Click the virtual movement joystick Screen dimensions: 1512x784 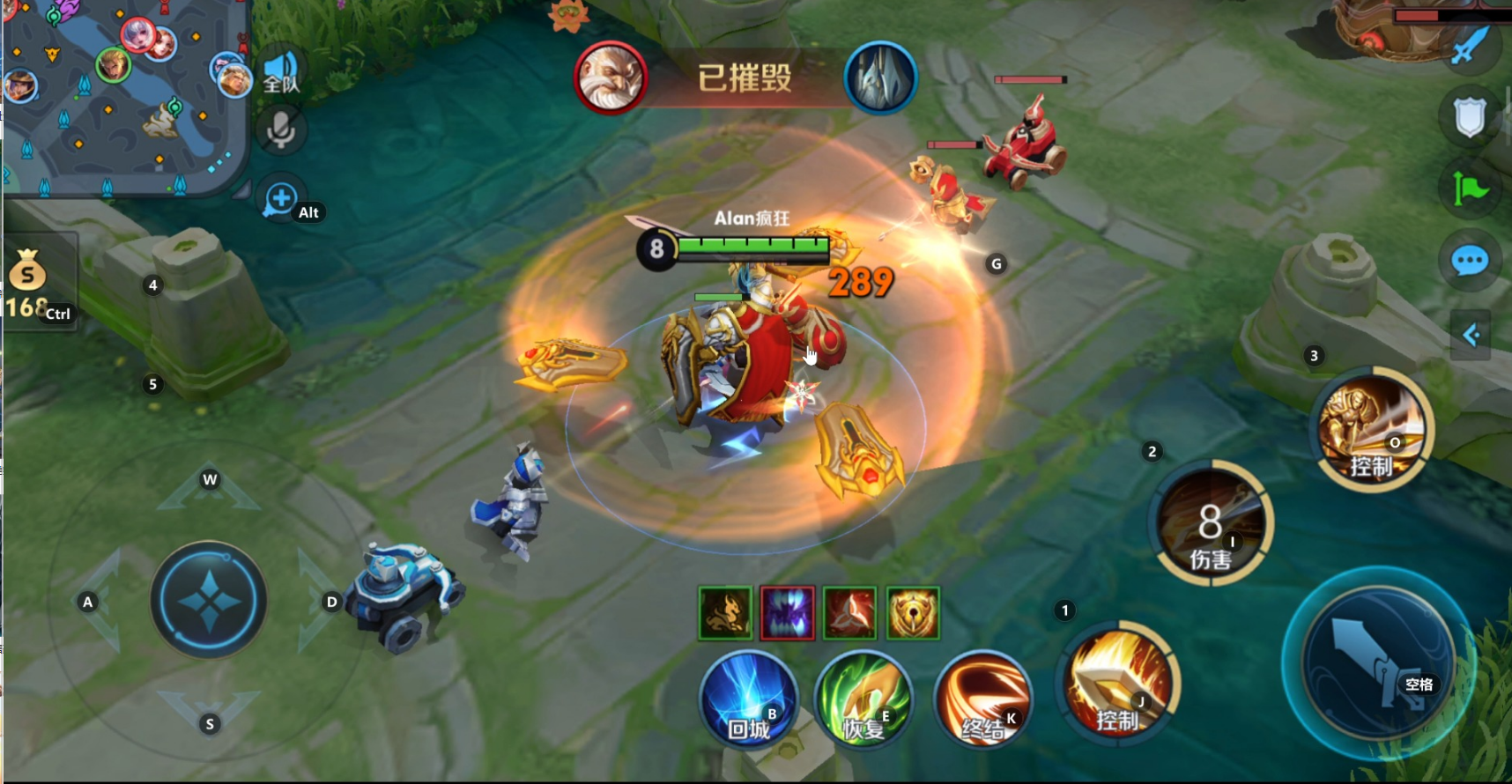(x=209, y=601)
